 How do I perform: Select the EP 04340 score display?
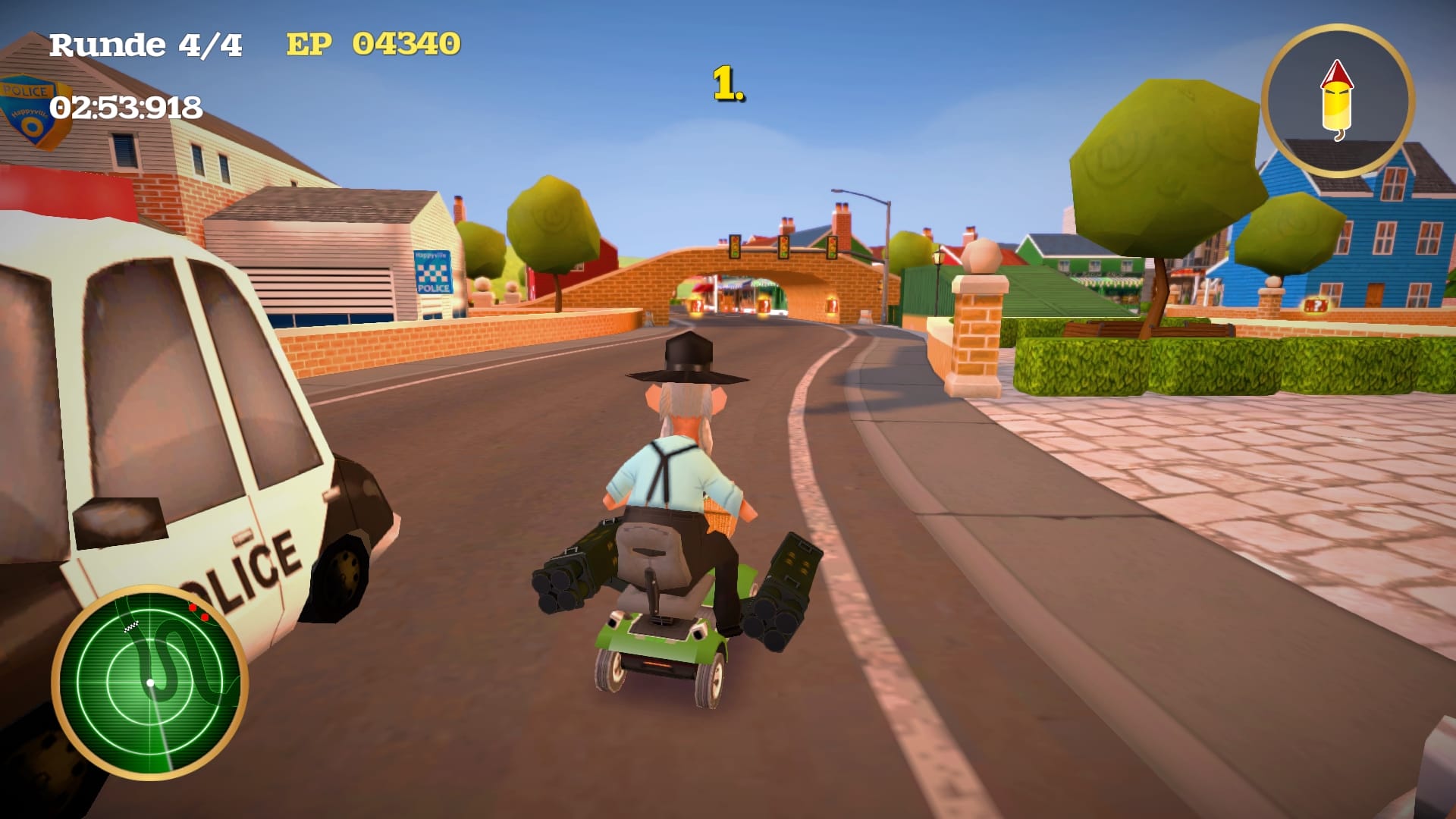[x=373, y=47]
